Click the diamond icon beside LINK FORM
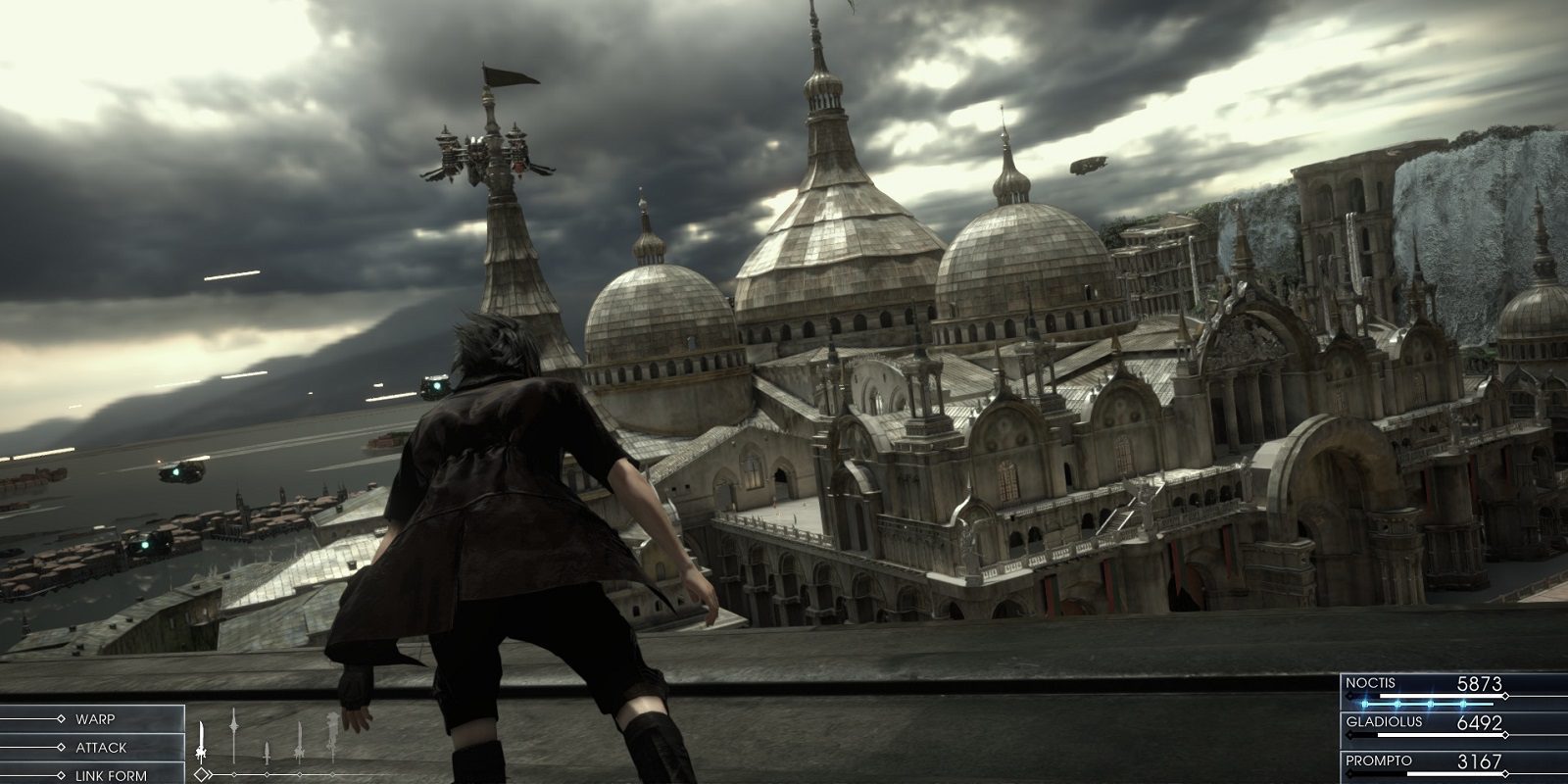The image size is (1568, 784). point(61,773)
